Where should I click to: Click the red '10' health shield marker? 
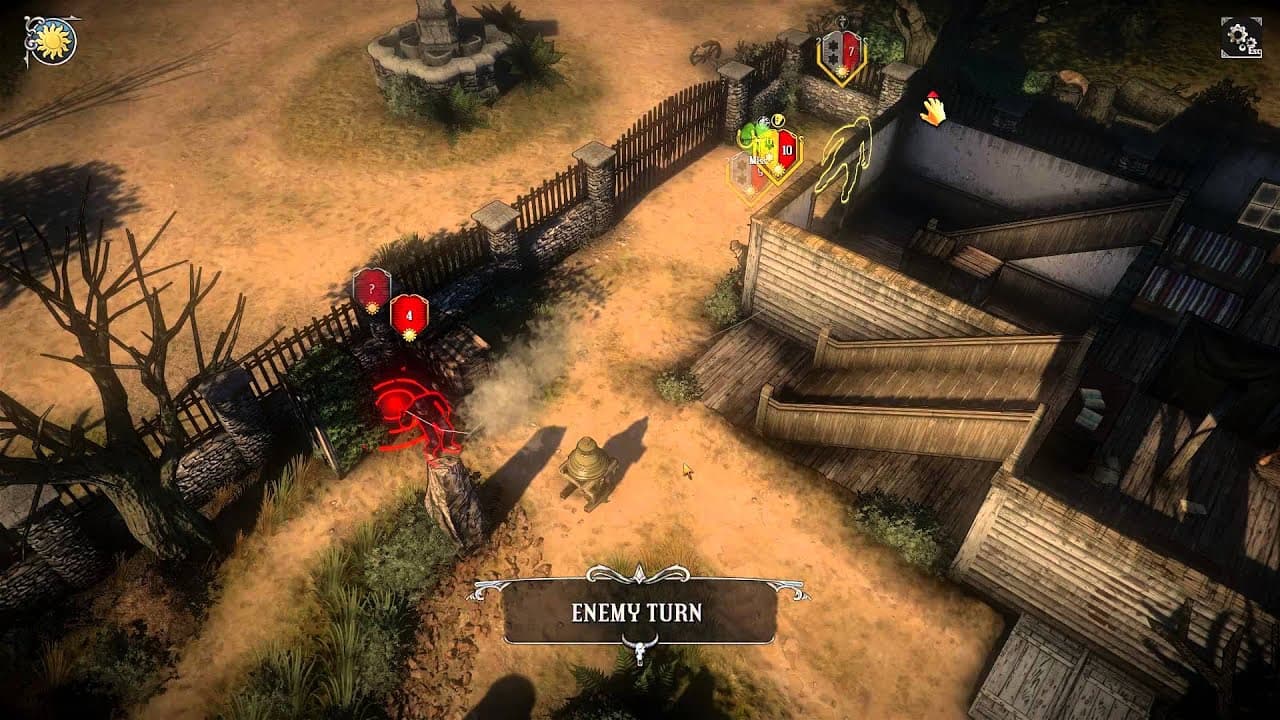[786, 149]
